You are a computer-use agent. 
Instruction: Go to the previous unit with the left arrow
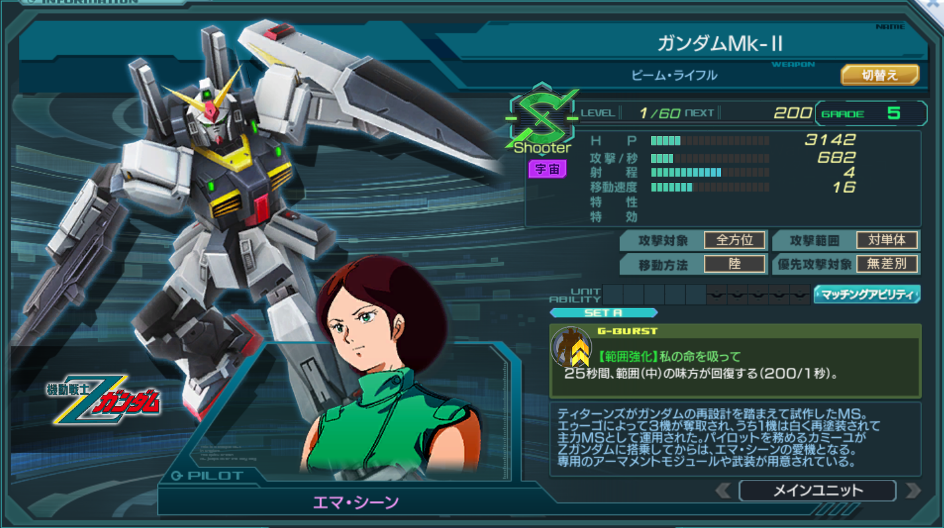[723, 490]
